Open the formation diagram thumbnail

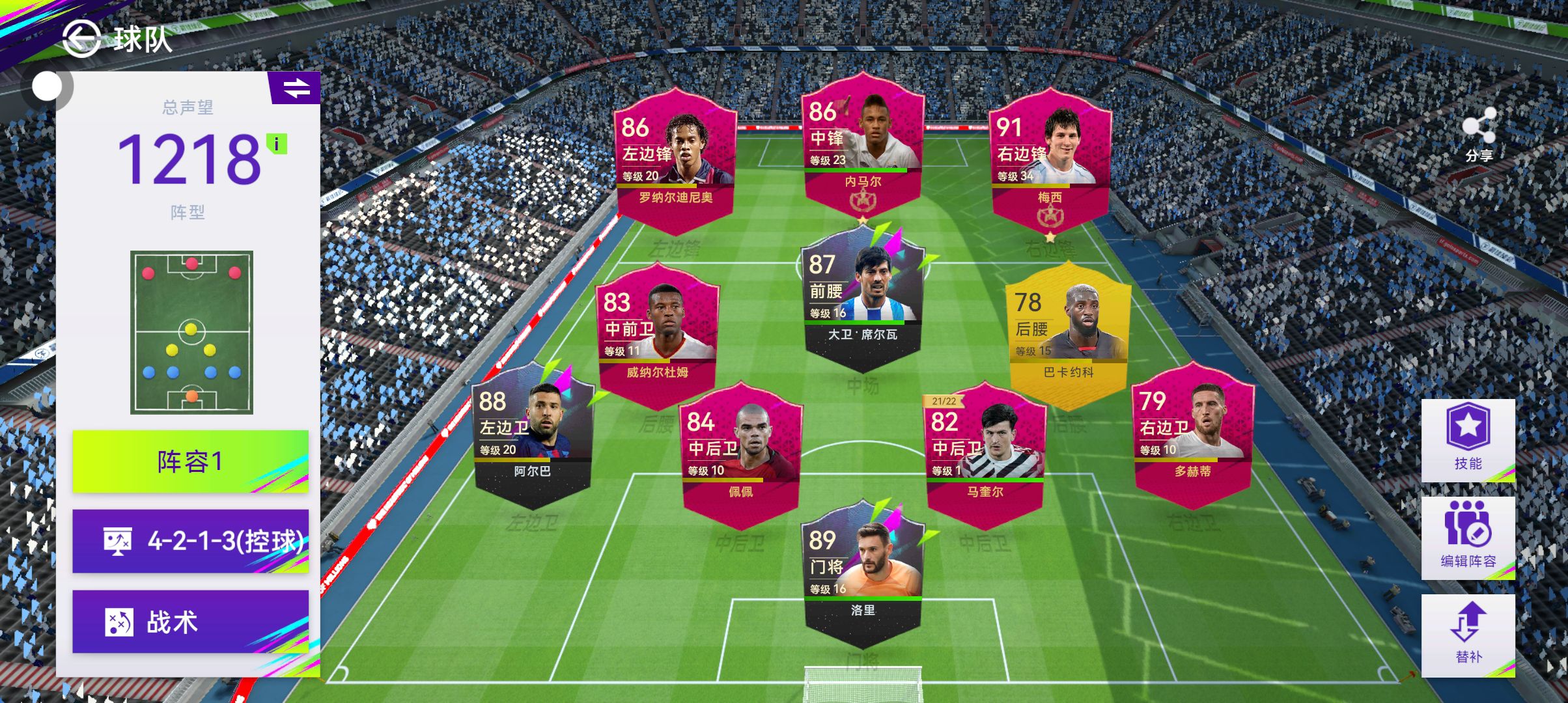point(191,332)
